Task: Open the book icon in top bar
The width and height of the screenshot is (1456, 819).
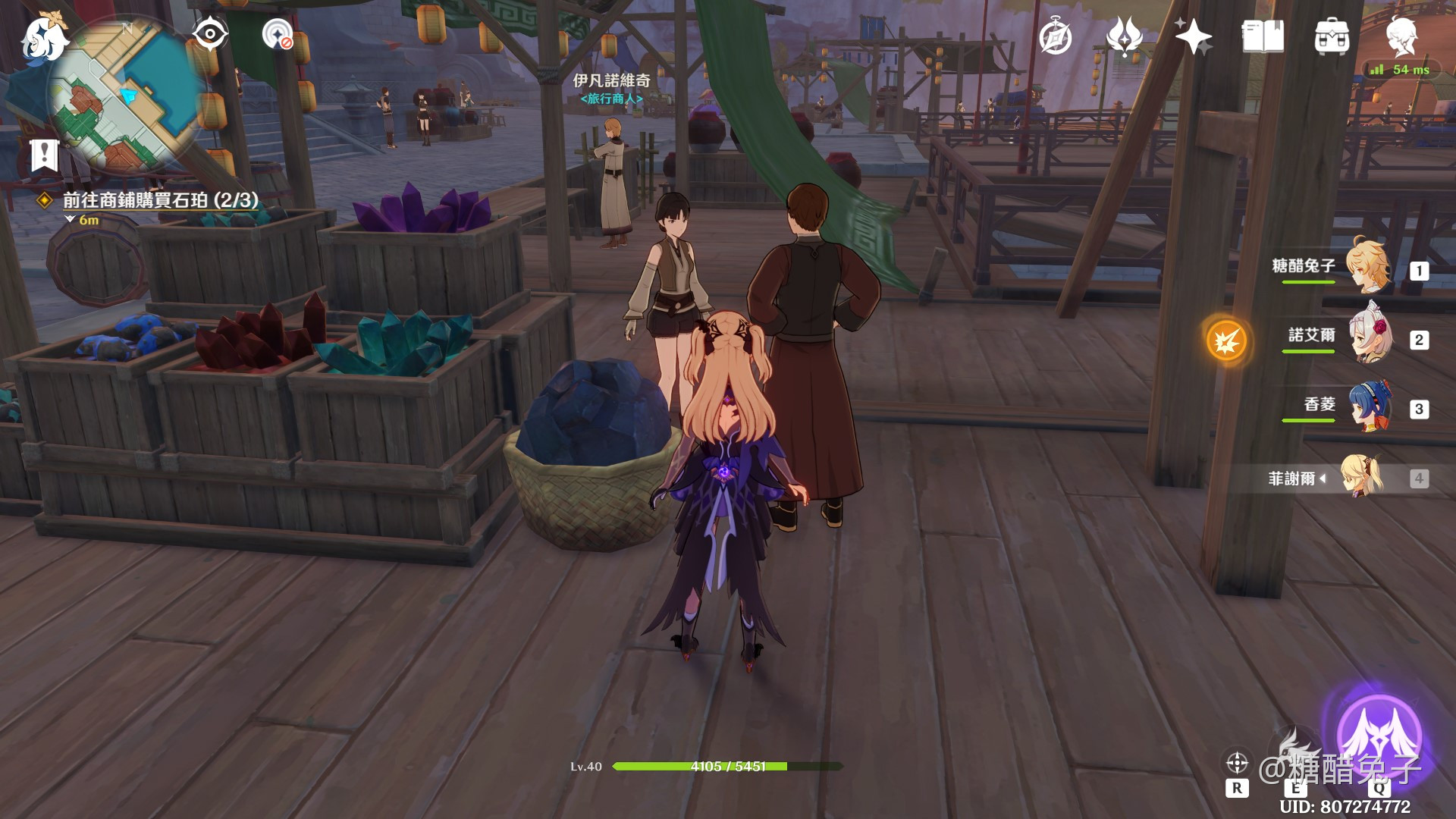Action: [1263, 36]
